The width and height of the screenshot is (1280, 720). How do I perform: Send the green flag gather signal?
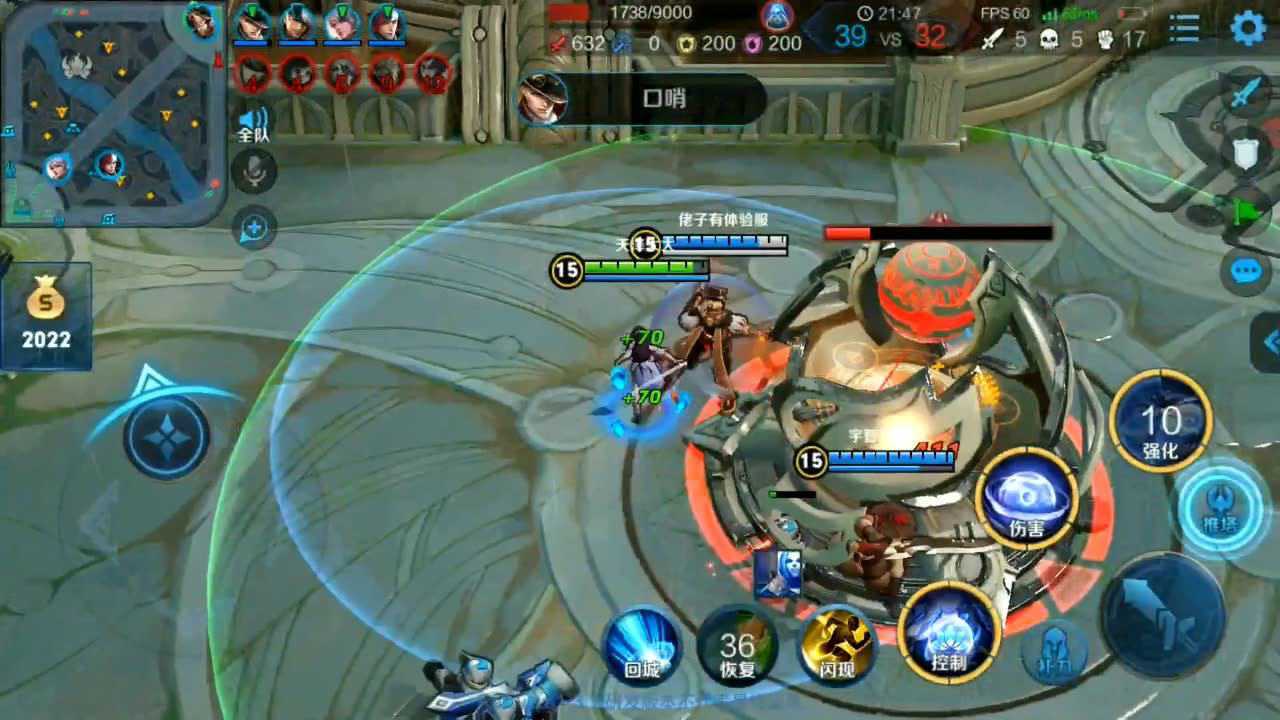pyautogui.click(x=1244, y=209)
